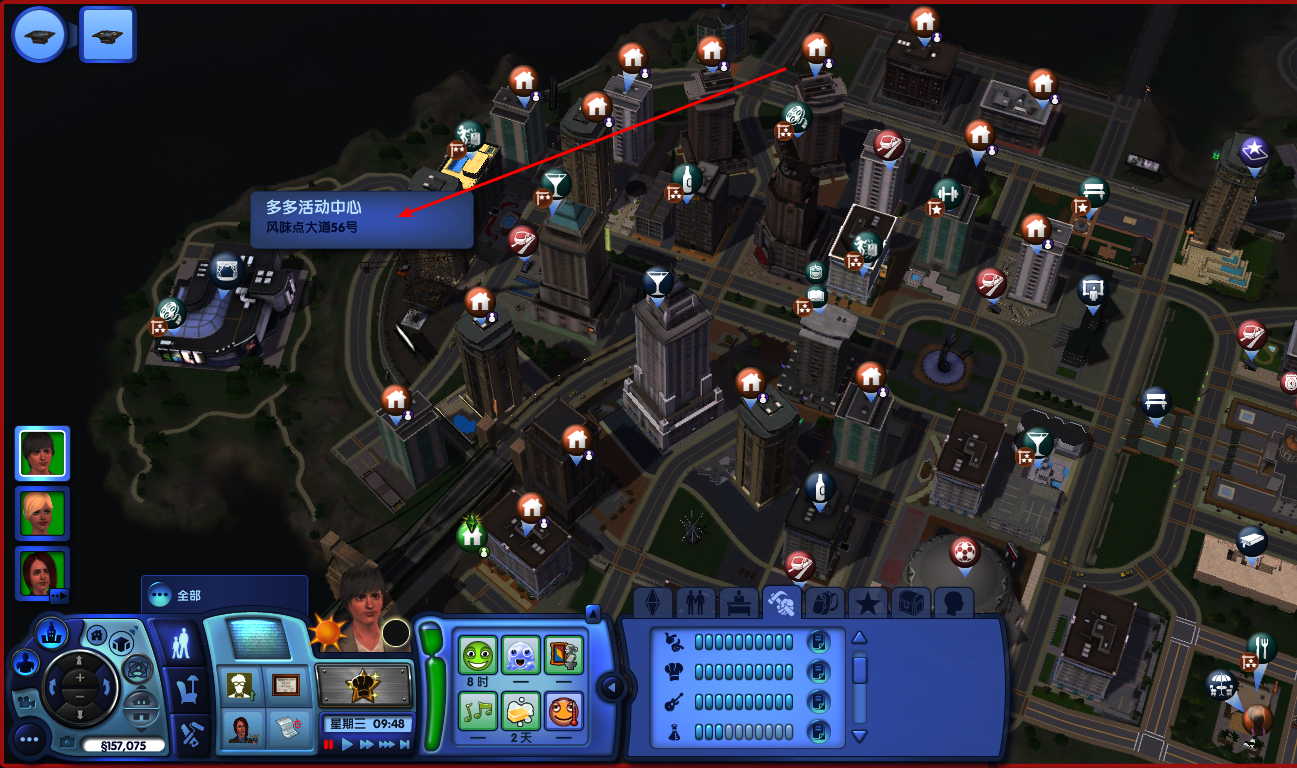
Task: Open the Opportunities star tab
Action: click(x=868, y=603)
